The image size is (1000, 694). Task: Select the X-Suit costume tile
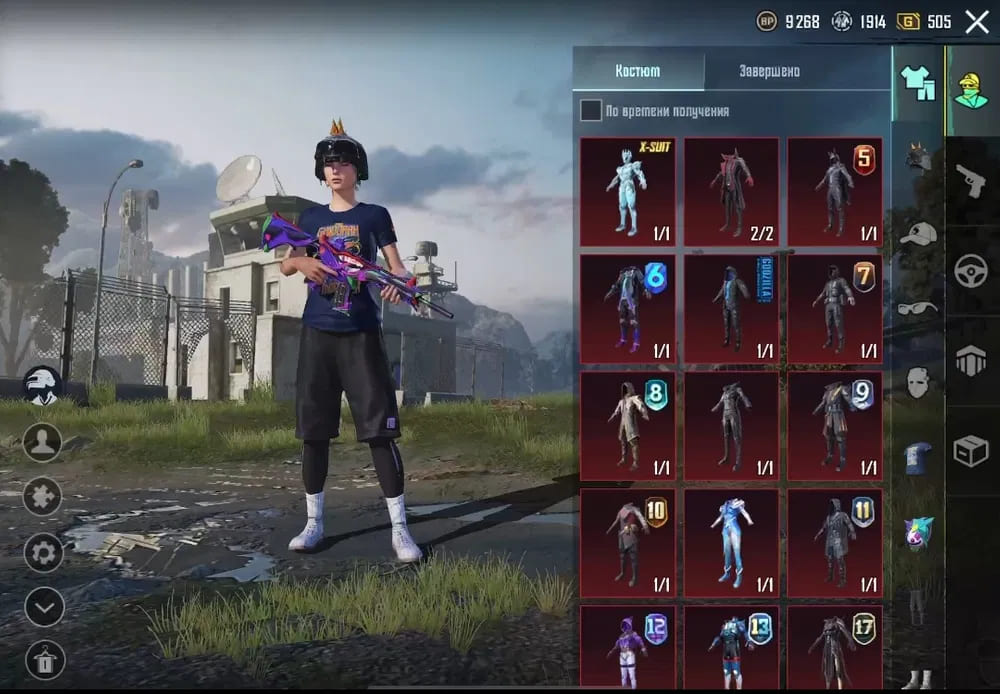point(627,191)
